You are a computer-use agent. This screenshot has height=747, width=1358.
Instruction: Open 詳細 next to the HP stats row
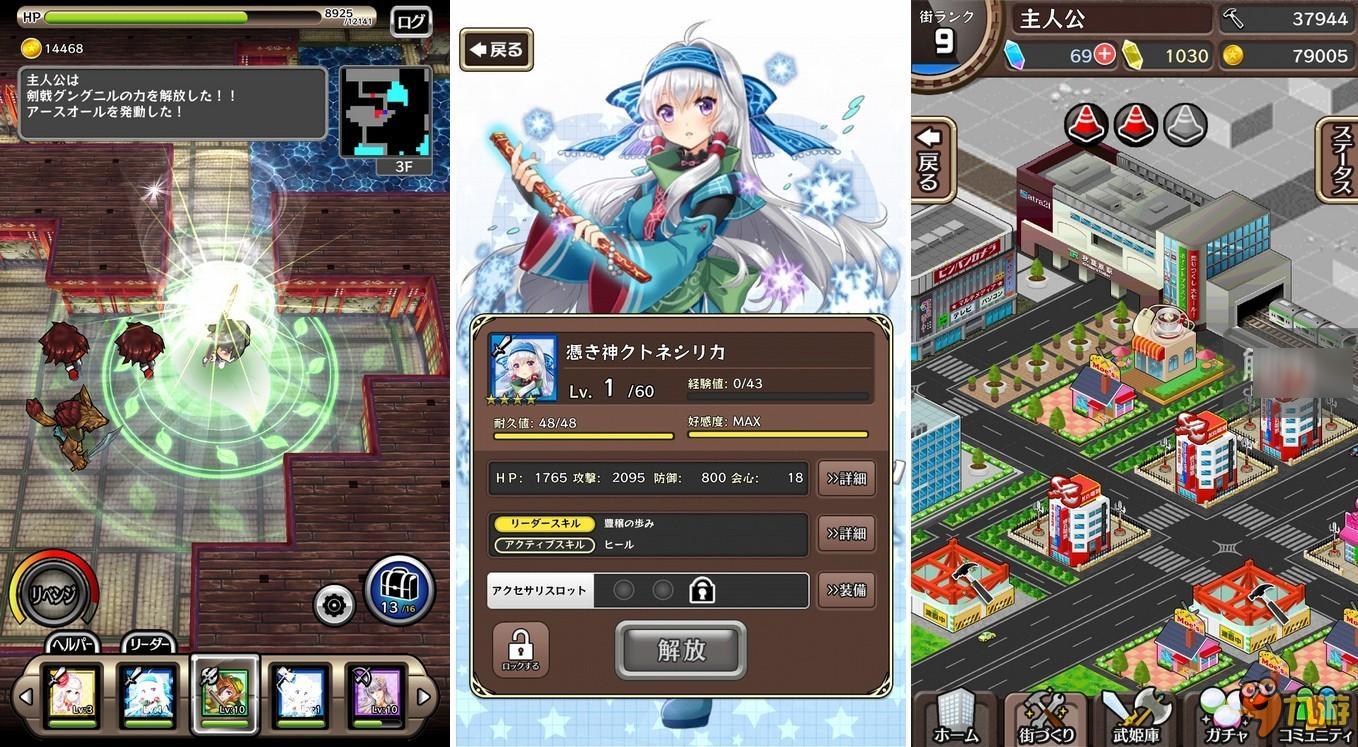point(845,478)
